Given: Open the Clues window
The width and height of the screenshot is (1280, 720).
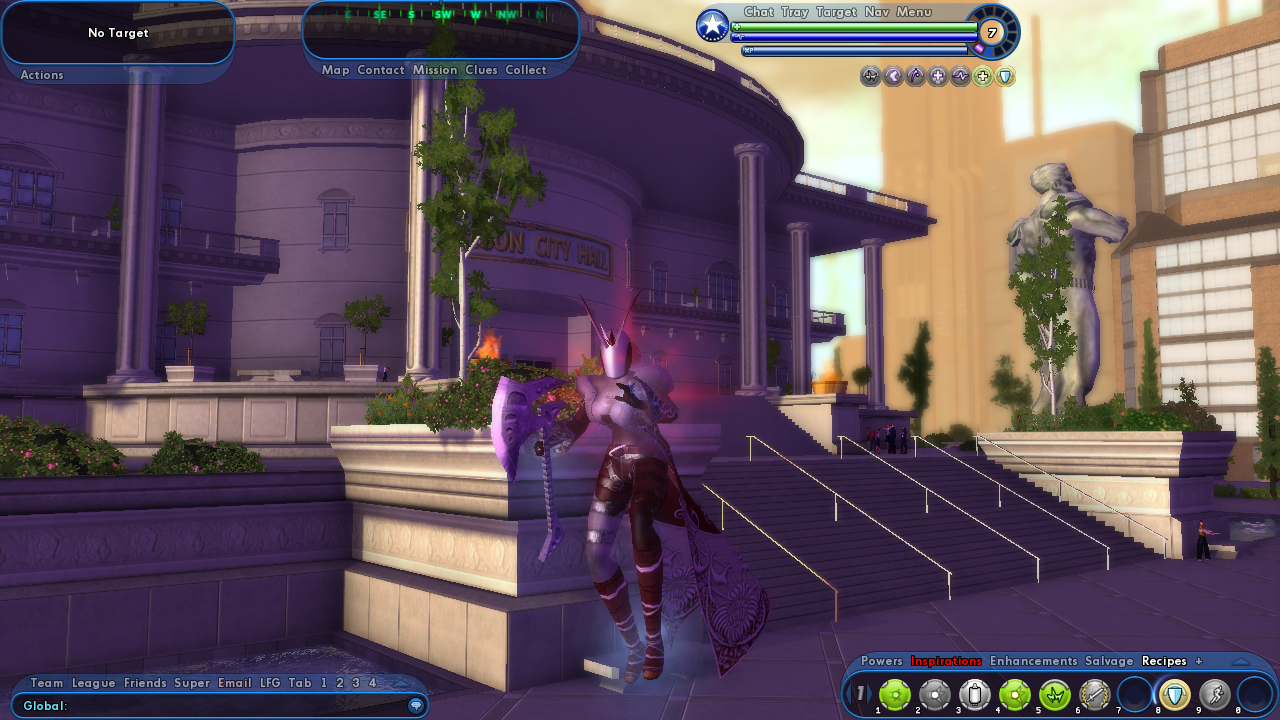Looking at the screenshot, I should pos(481,70).
